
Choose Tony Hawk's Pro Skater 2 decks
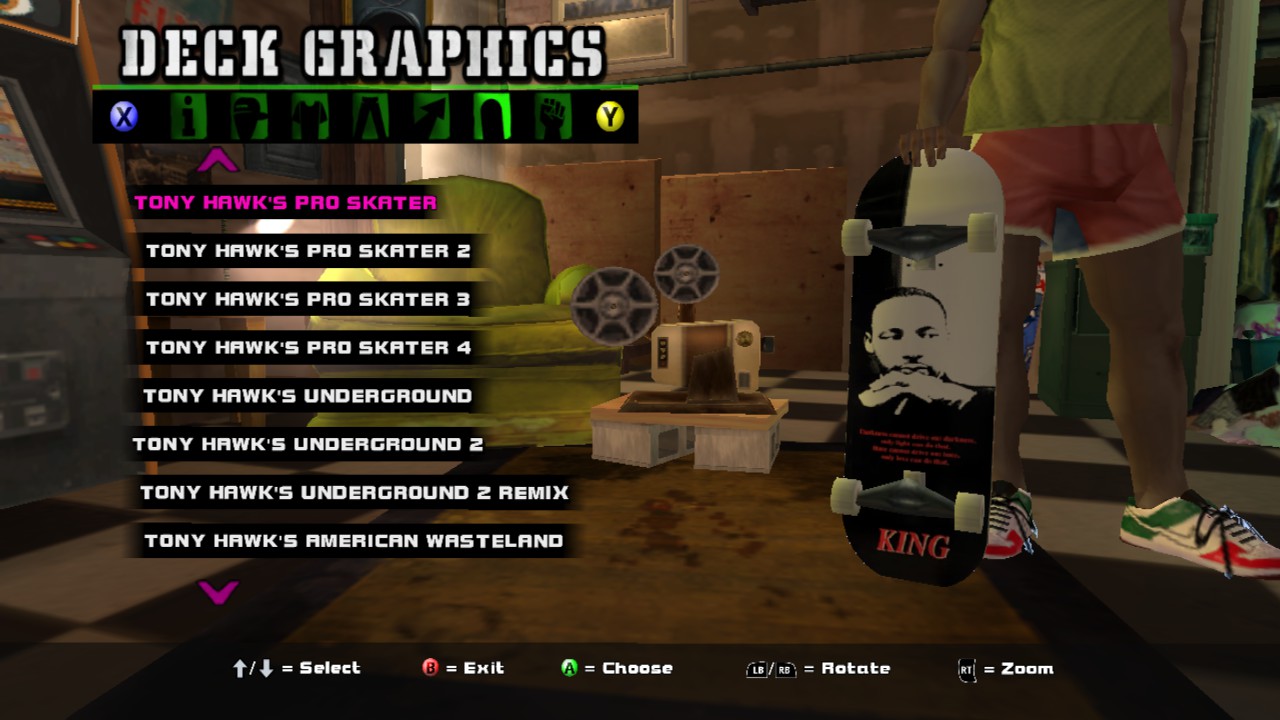(x=308, y=251)
